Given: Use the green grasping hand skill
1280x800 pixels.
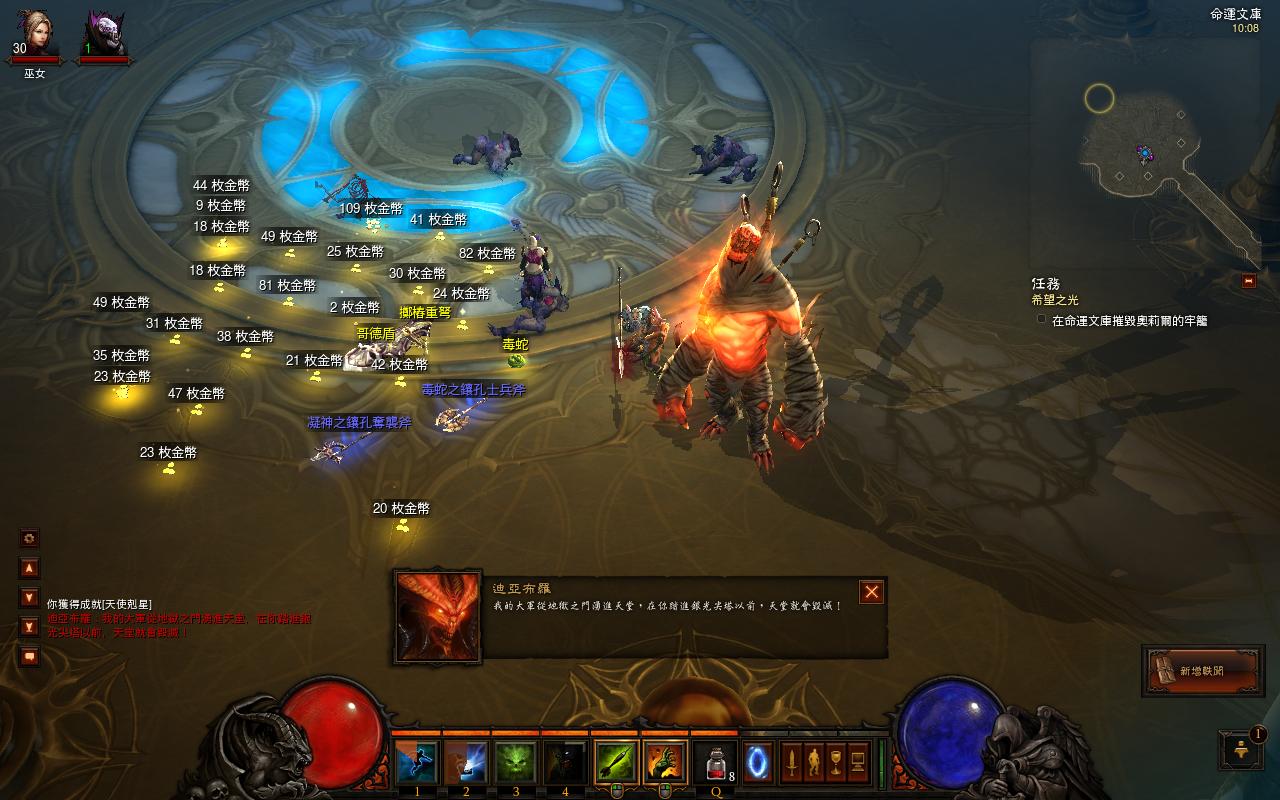Looking at the screenshot, I should (x=665, y=762).
